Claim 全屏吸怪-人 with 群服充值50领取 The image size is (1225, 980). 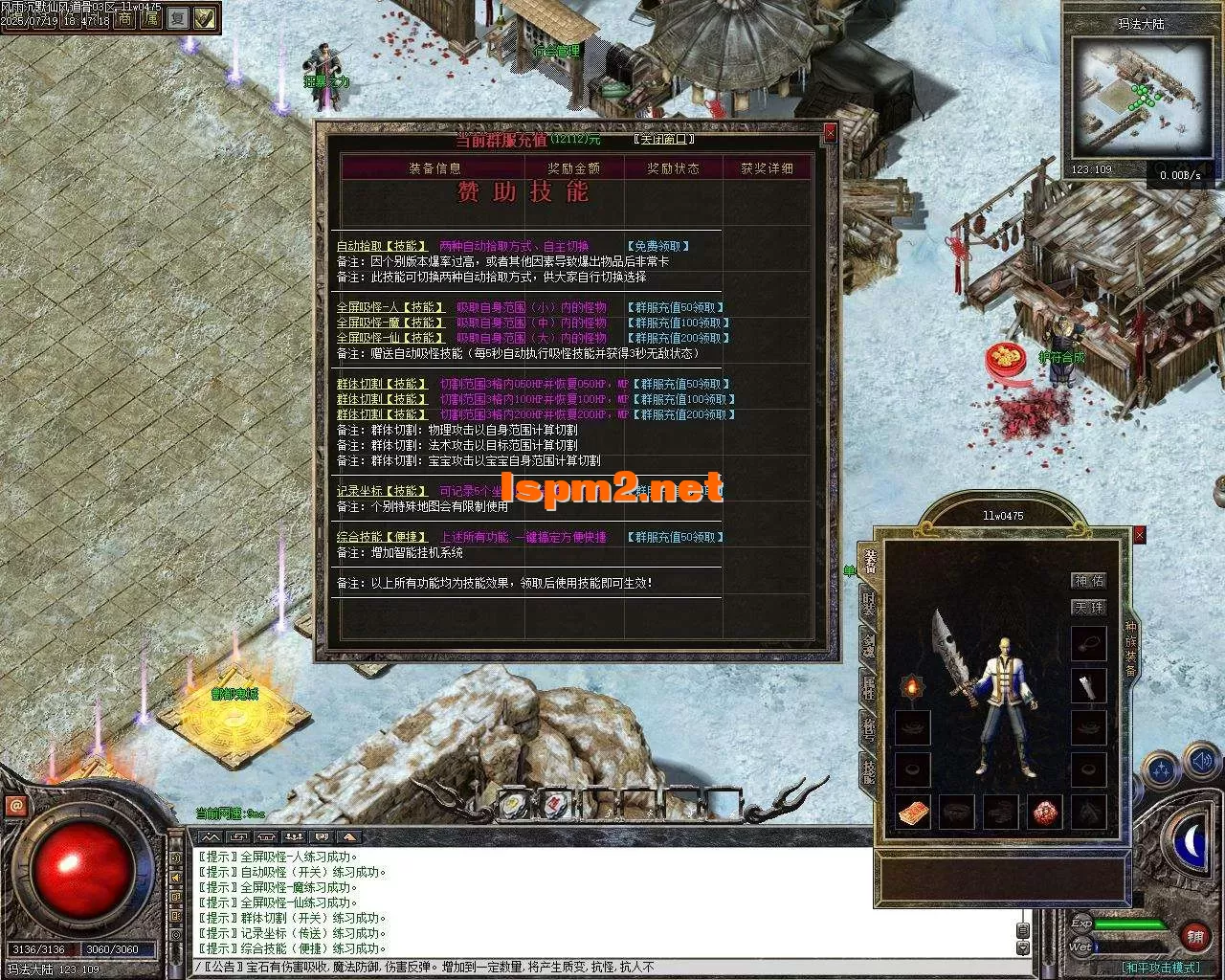(679, 307)
